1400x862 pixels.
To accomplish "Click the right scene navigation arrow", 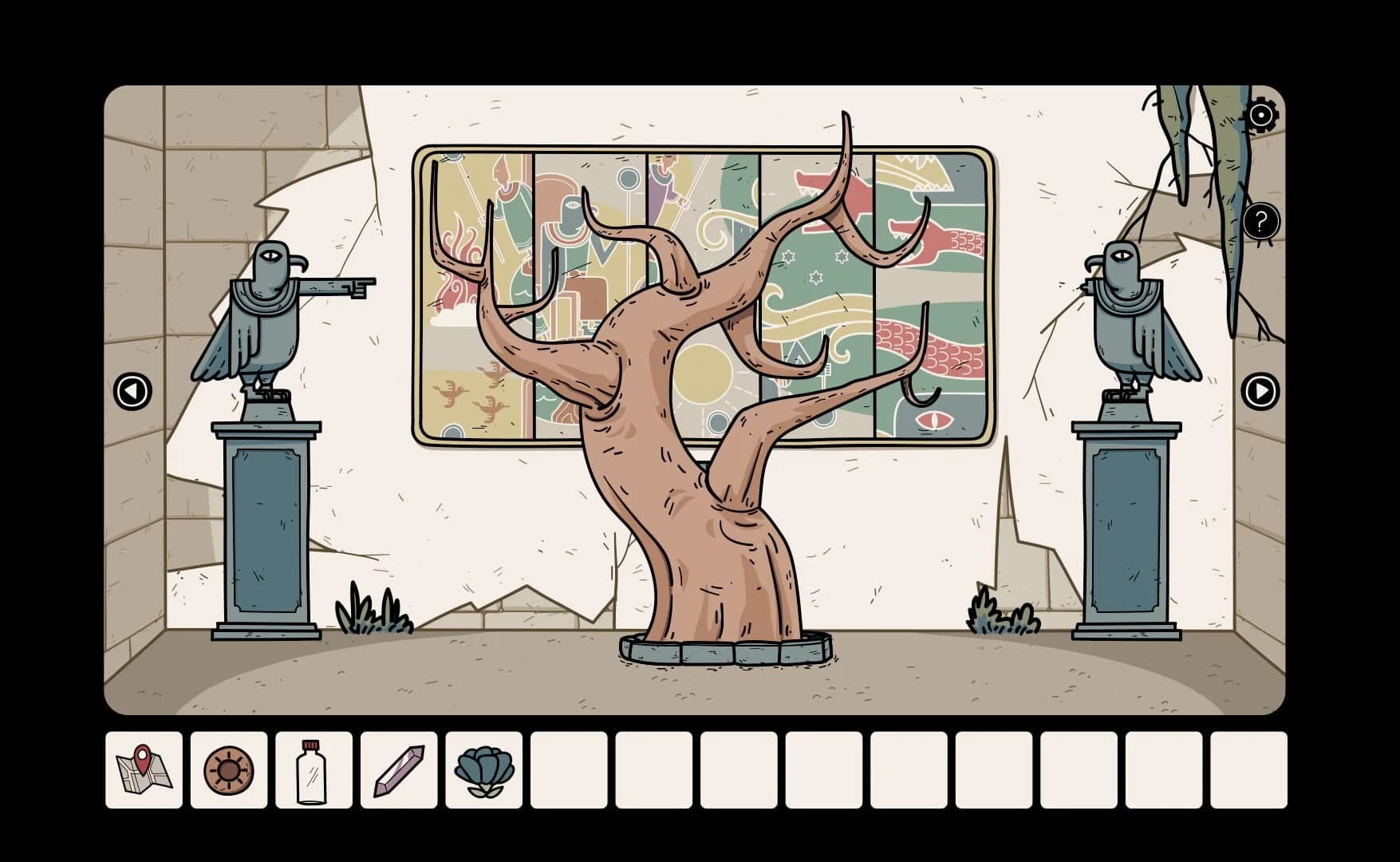I will point(1259,390).
